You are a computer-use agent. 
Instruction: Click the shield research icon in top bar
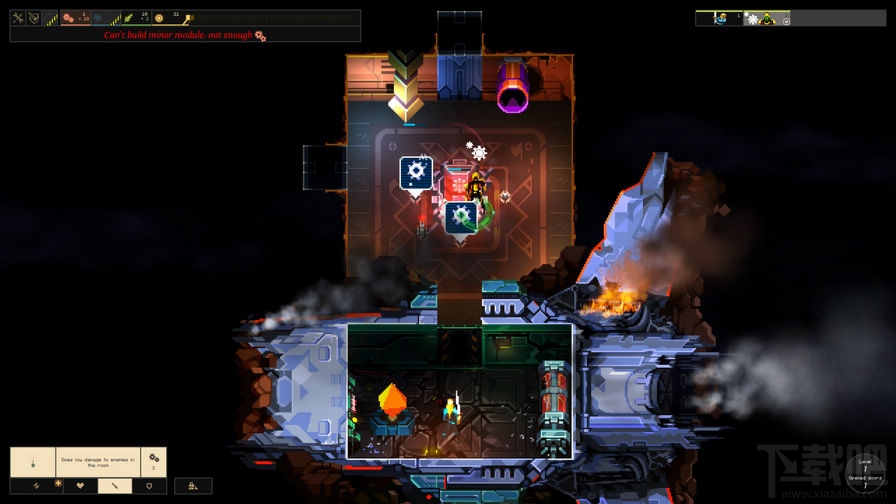pyautogui.click(x=34, y=18)
